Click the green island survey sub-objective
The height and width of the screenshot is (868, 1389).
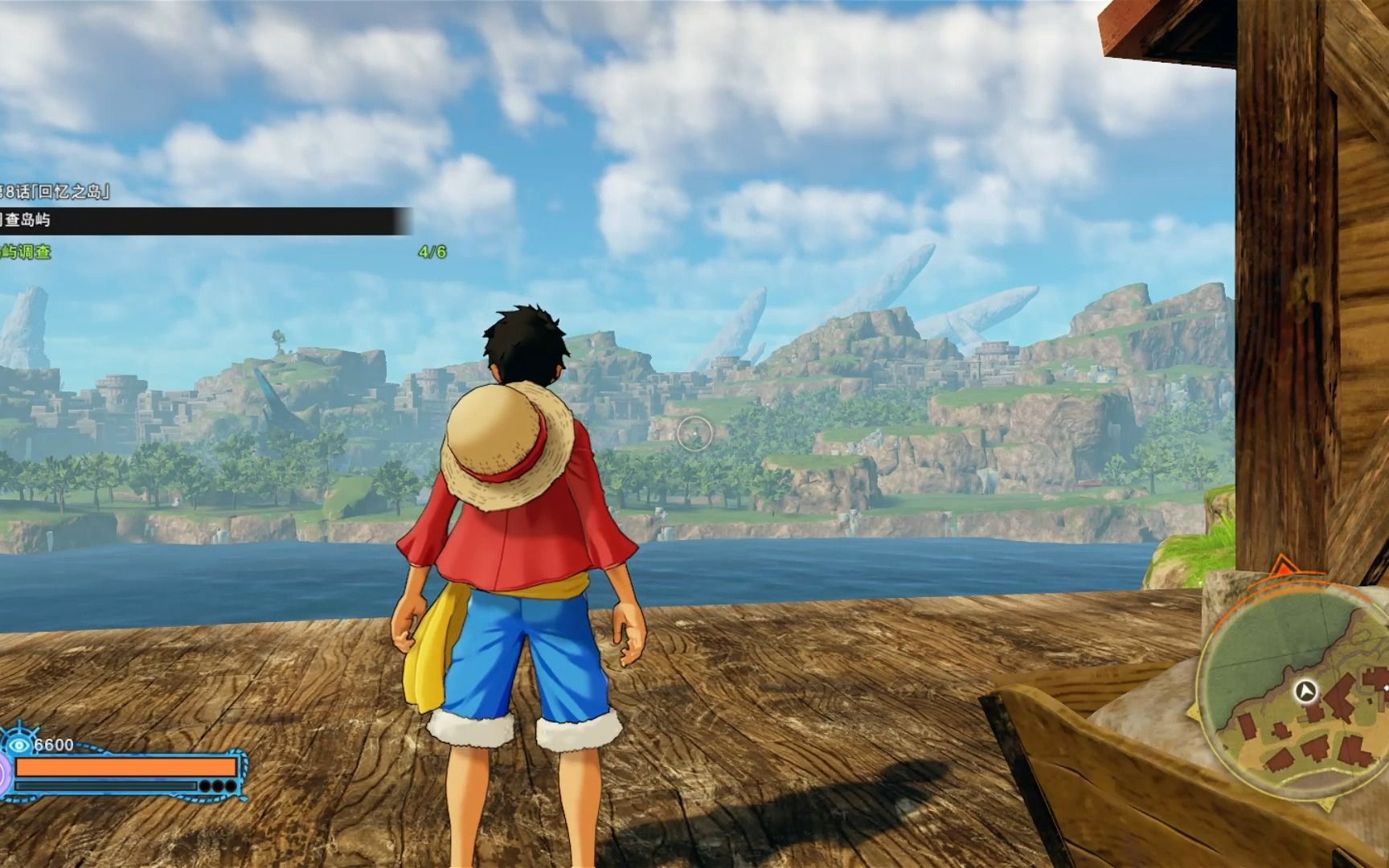pyautogui.click(x=27, y=252)
